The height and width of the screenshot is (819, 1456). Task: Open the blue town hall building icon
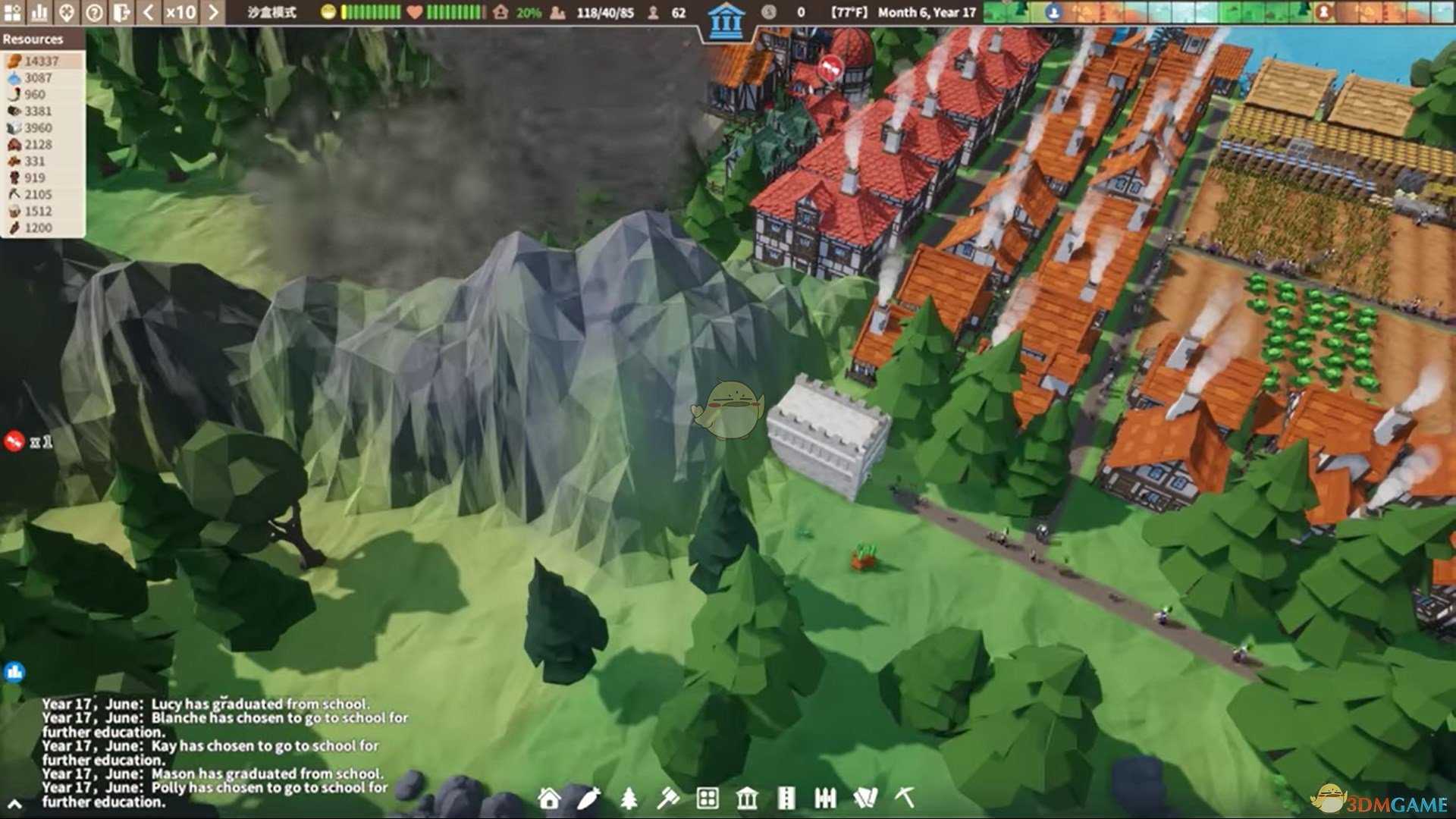[726, 21]
